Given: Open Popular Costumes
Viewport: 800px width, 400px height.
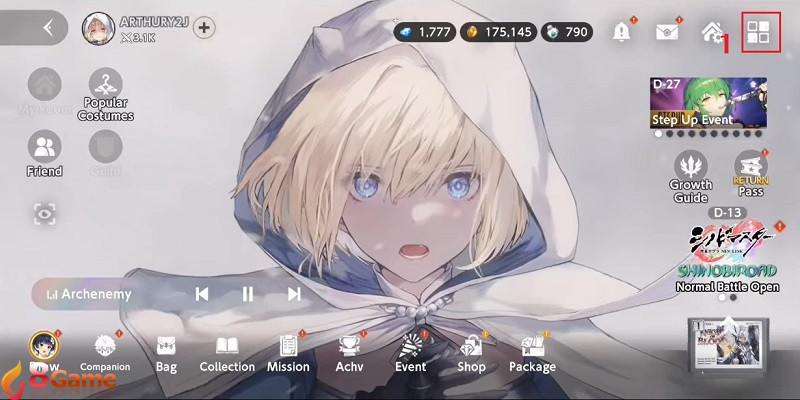Looking at the screenshot, I should [106, 96].
